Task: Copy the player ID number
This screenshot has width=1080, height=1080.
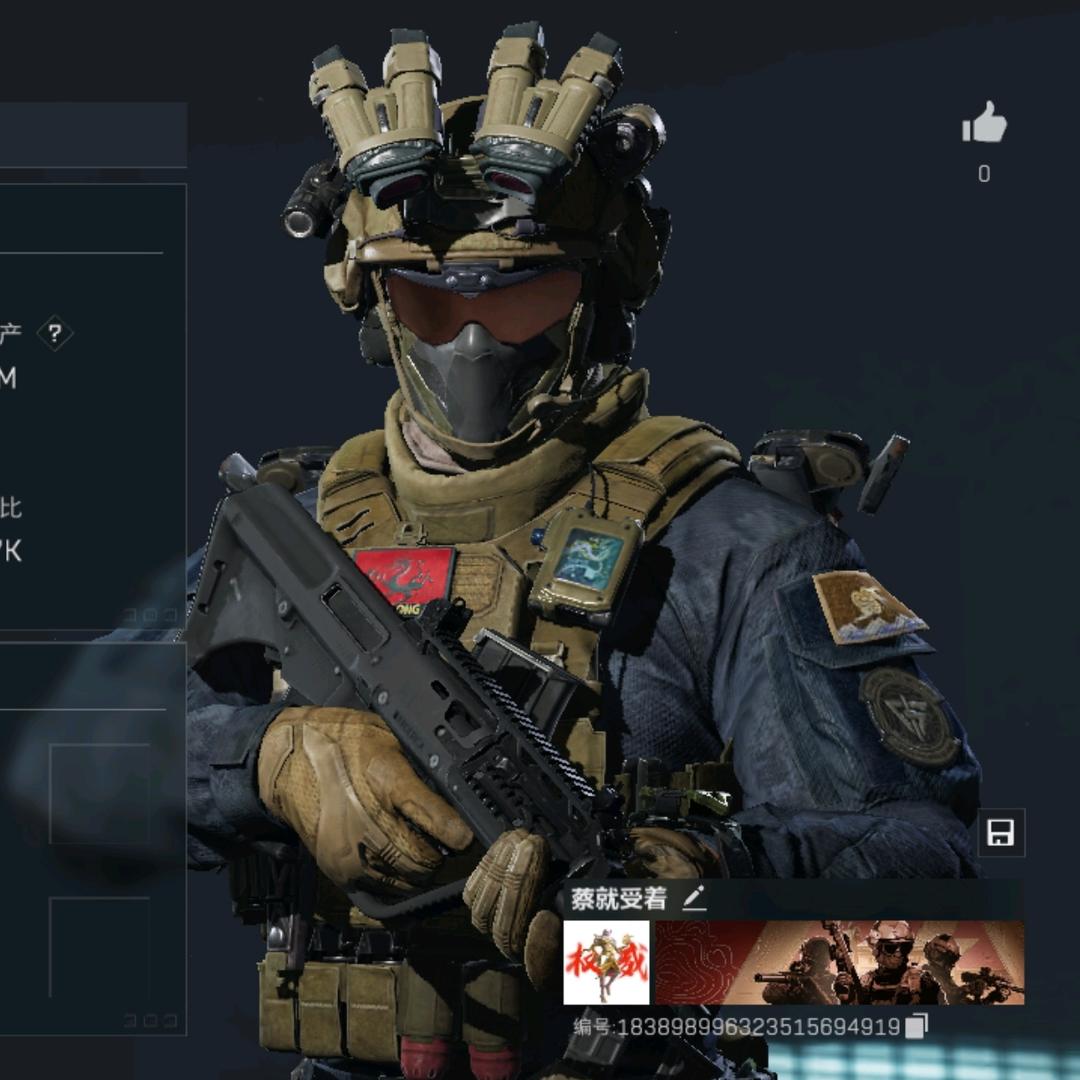Action: [x=917, y=1026]
